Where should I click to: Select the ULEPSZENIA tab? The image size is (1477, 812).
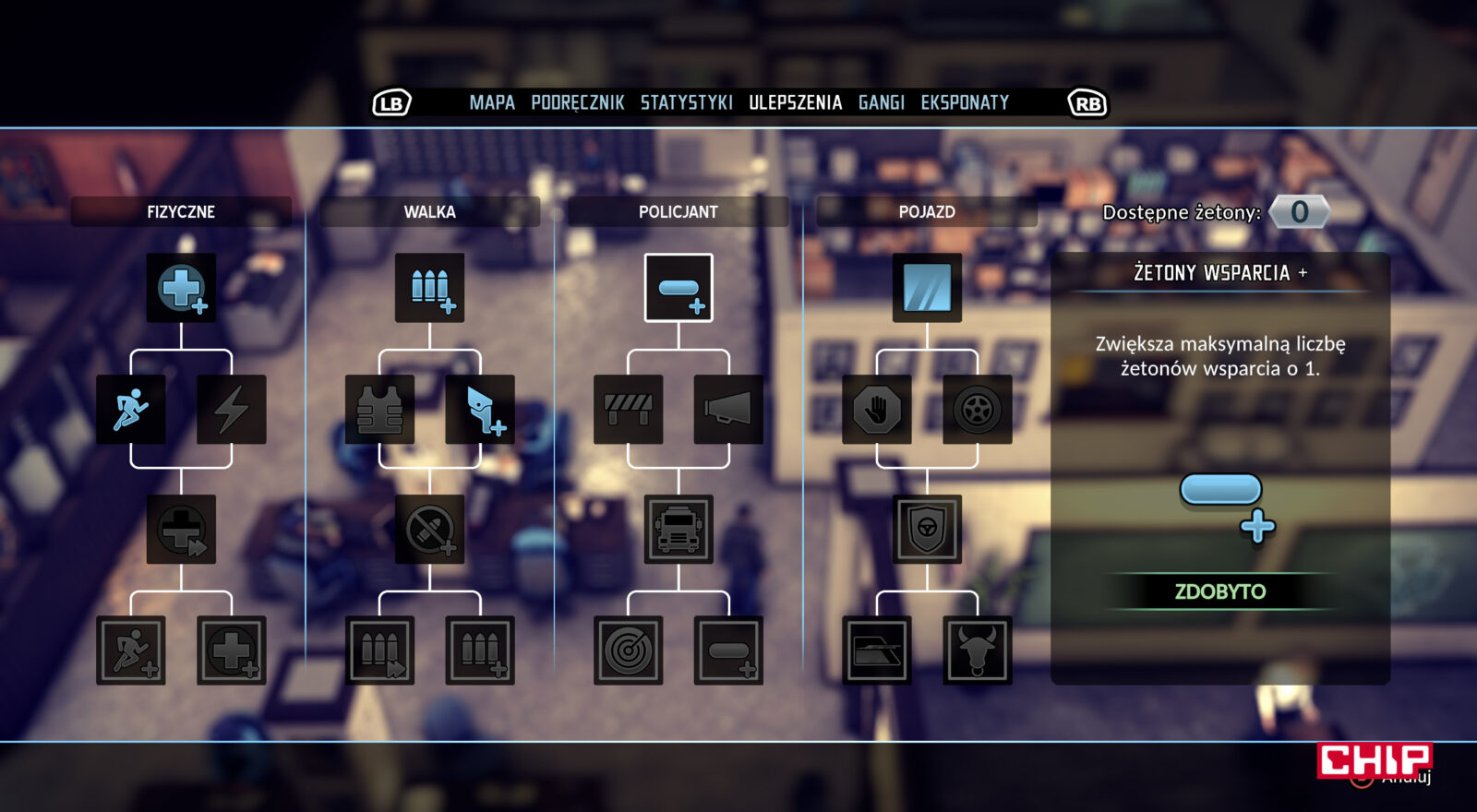coord(795,102)
